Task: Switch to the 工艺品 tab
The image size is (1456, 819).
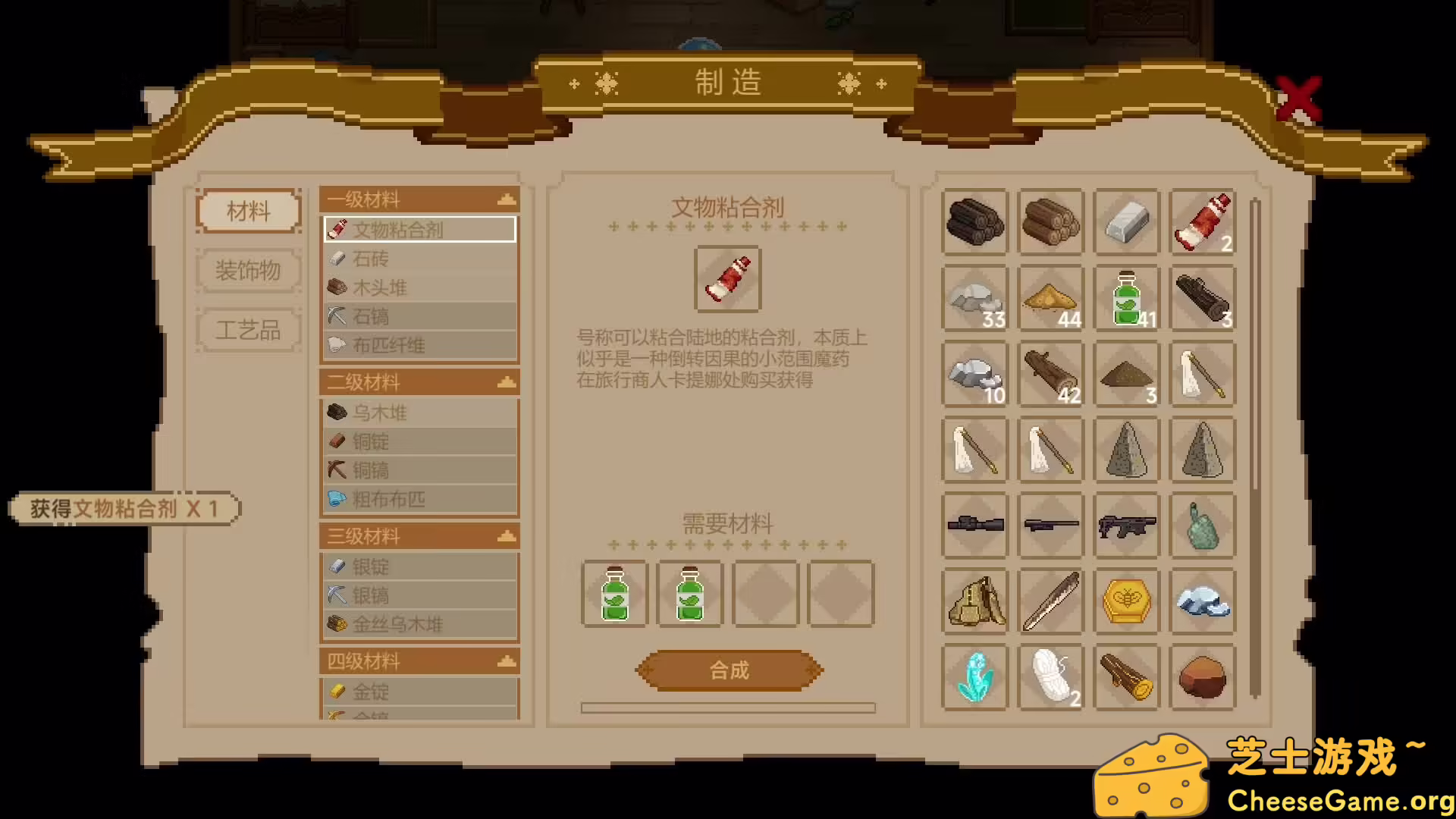Action: tap(248, 330)
